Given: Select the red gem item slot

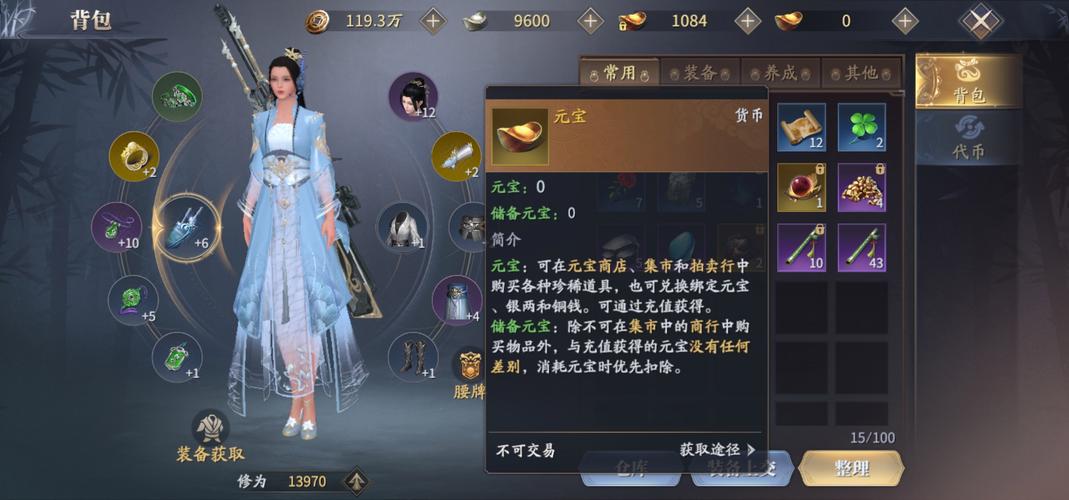Looking at the screenshot, I should coord(801,187).
